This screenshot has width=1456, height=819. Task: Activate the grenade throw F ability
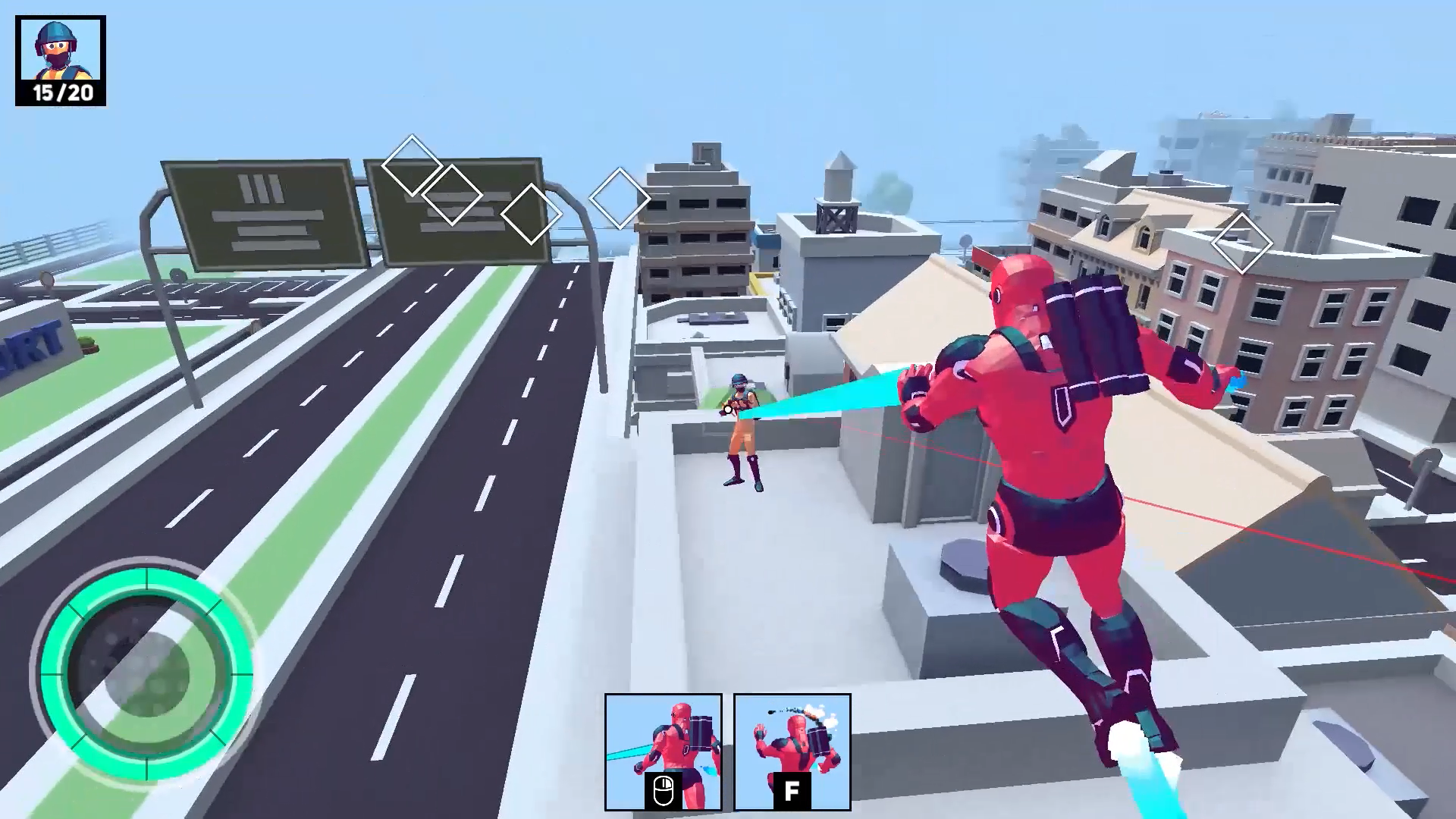791,751
